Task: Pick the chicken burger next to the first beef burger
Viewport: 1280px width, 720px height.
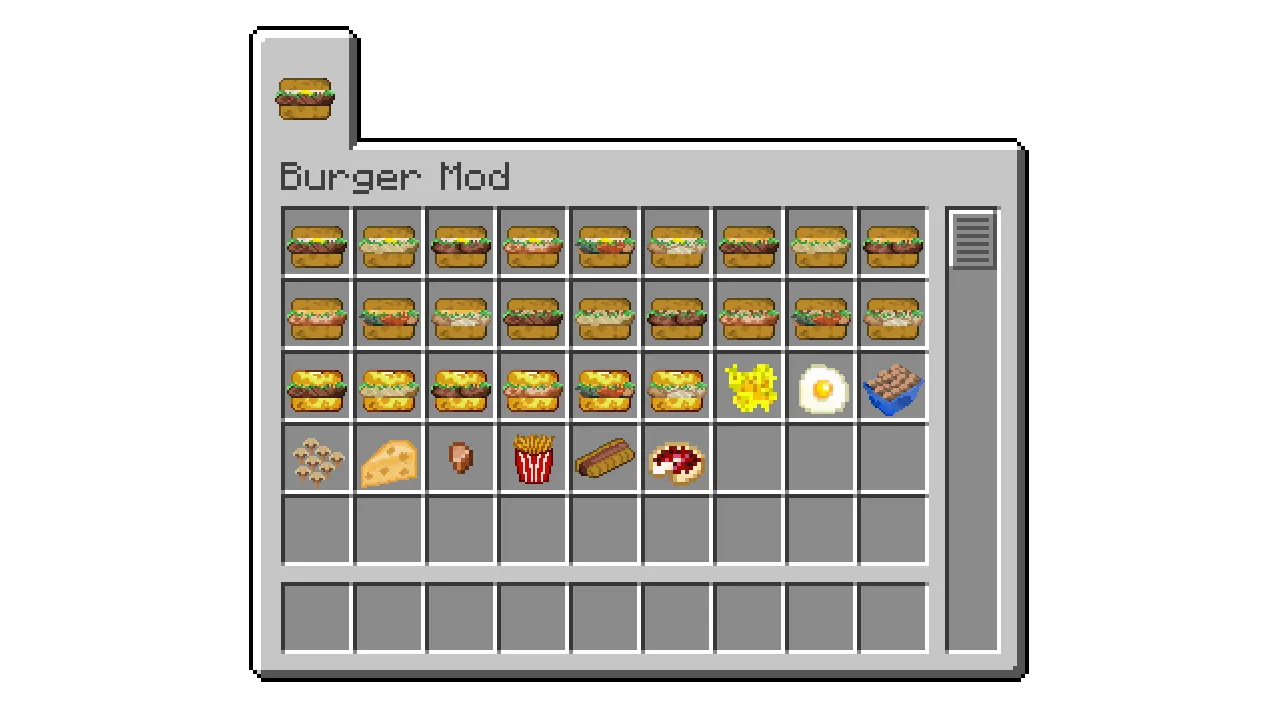Action: pyautogui.click(x=388, y=243)
